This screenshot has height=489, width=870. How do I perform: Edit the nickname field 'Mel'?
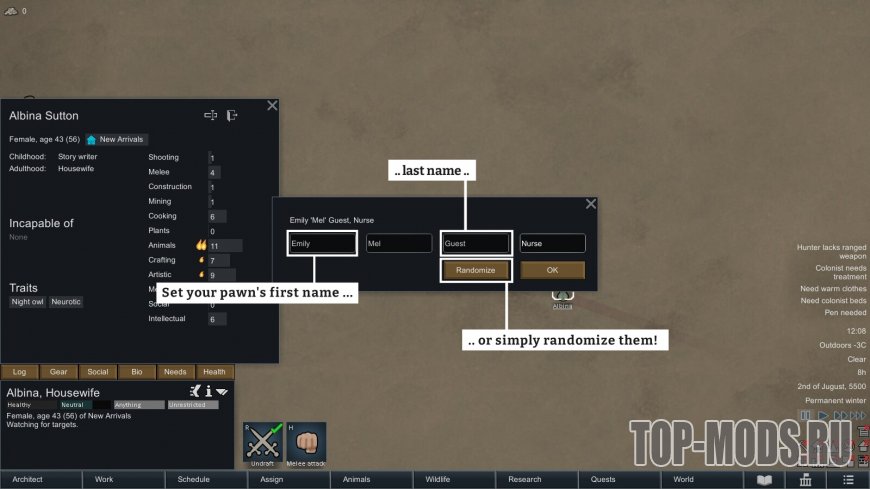pos(398,243)
